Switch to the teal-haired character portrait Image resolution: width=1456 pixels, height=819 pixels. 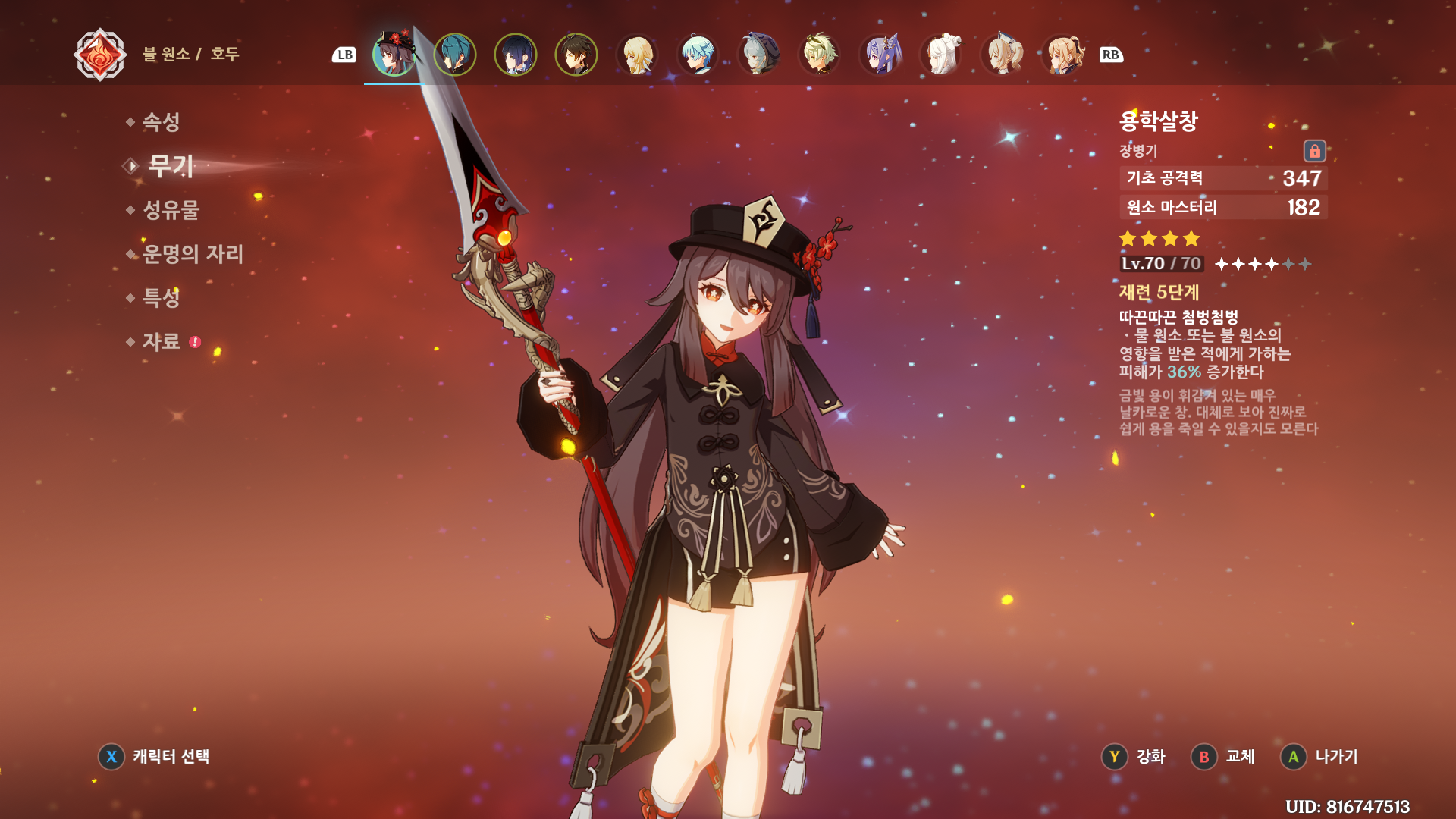pyautogui.click(x=455, y=55)
